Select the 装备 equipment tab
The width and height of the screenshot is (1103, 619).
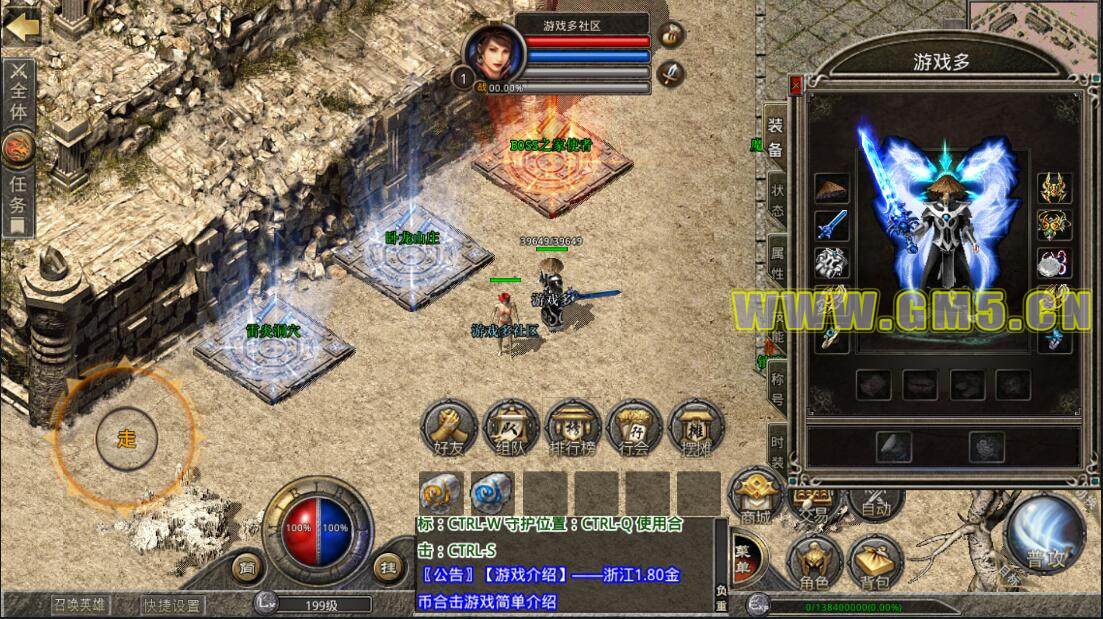coord(775,140)
